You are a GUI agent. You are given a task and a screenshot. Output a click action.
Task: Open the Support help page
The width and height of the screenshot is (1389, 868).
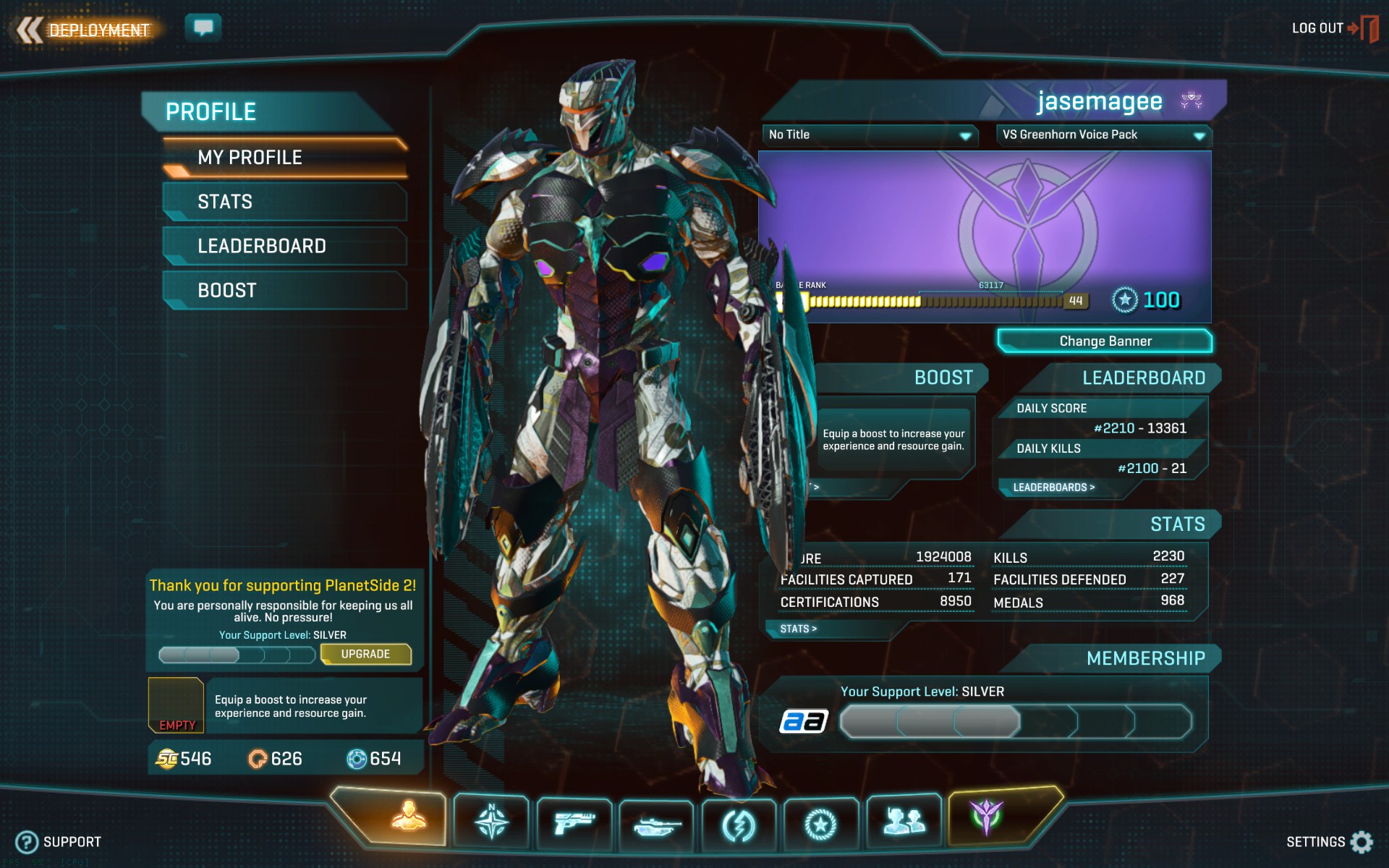click(x=59, y=842)
